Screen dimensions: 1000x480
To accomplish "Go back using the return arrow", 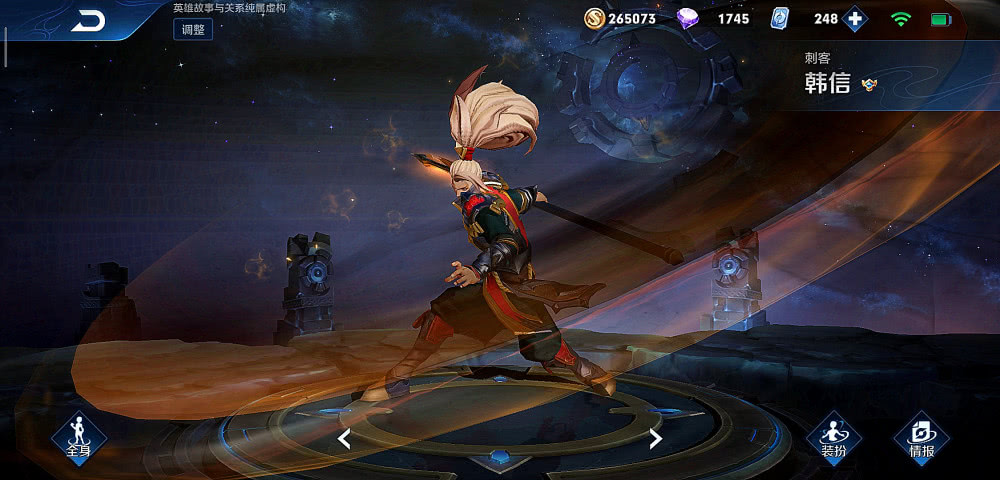I will [88, 20].
